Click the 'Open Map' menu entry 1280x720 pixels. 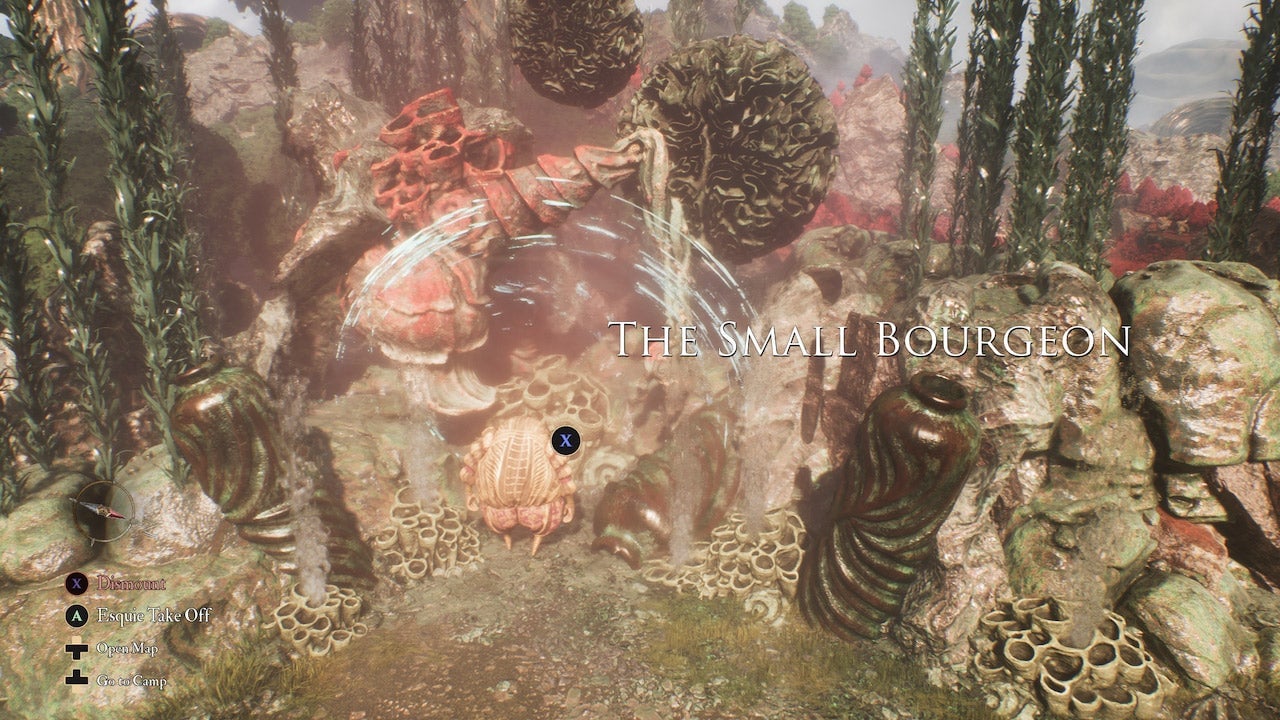(127, 648)
